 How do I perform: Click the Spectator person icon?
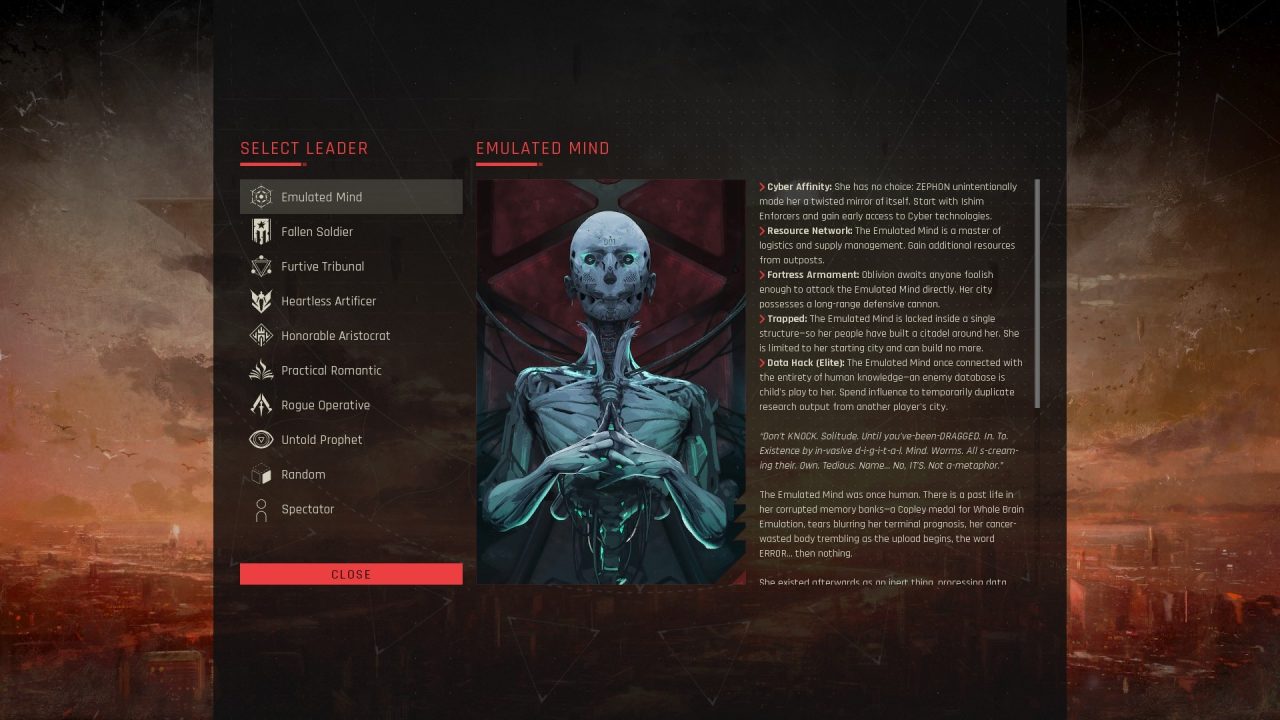(260, 509)
